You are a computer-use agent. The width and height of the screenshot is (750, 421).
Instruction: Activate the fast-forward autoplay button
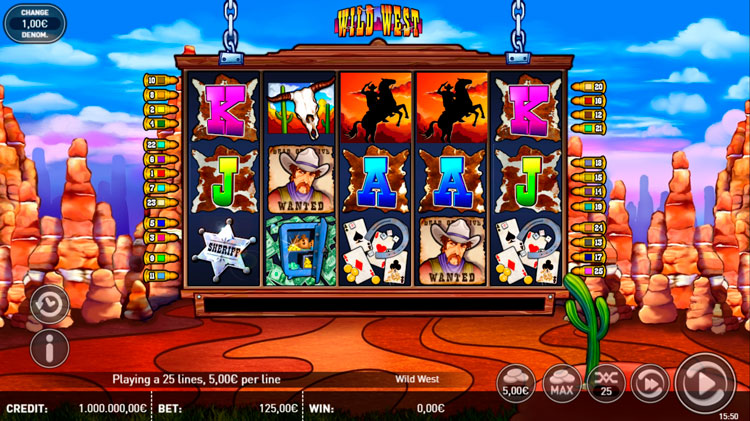point(651,383)
